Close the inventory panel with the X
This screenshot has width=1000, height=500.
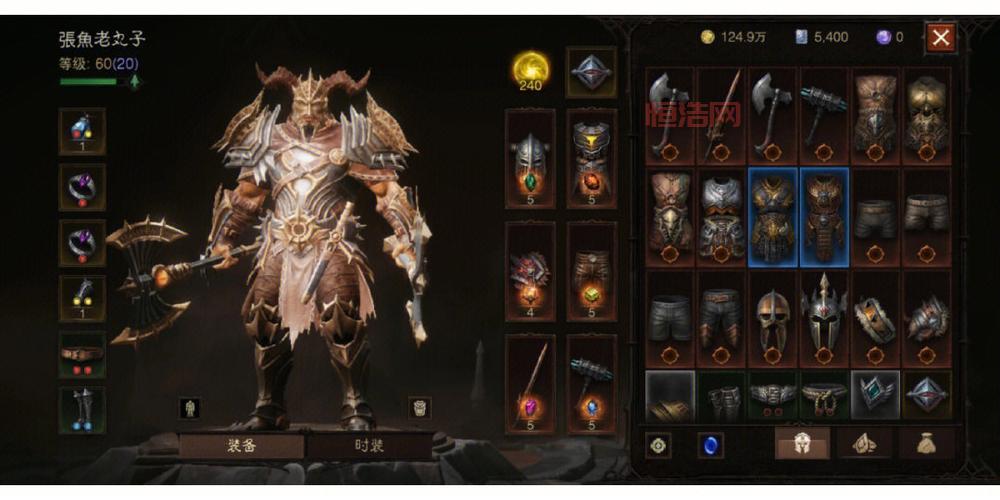pyautogui.click(x=941, y=38)
